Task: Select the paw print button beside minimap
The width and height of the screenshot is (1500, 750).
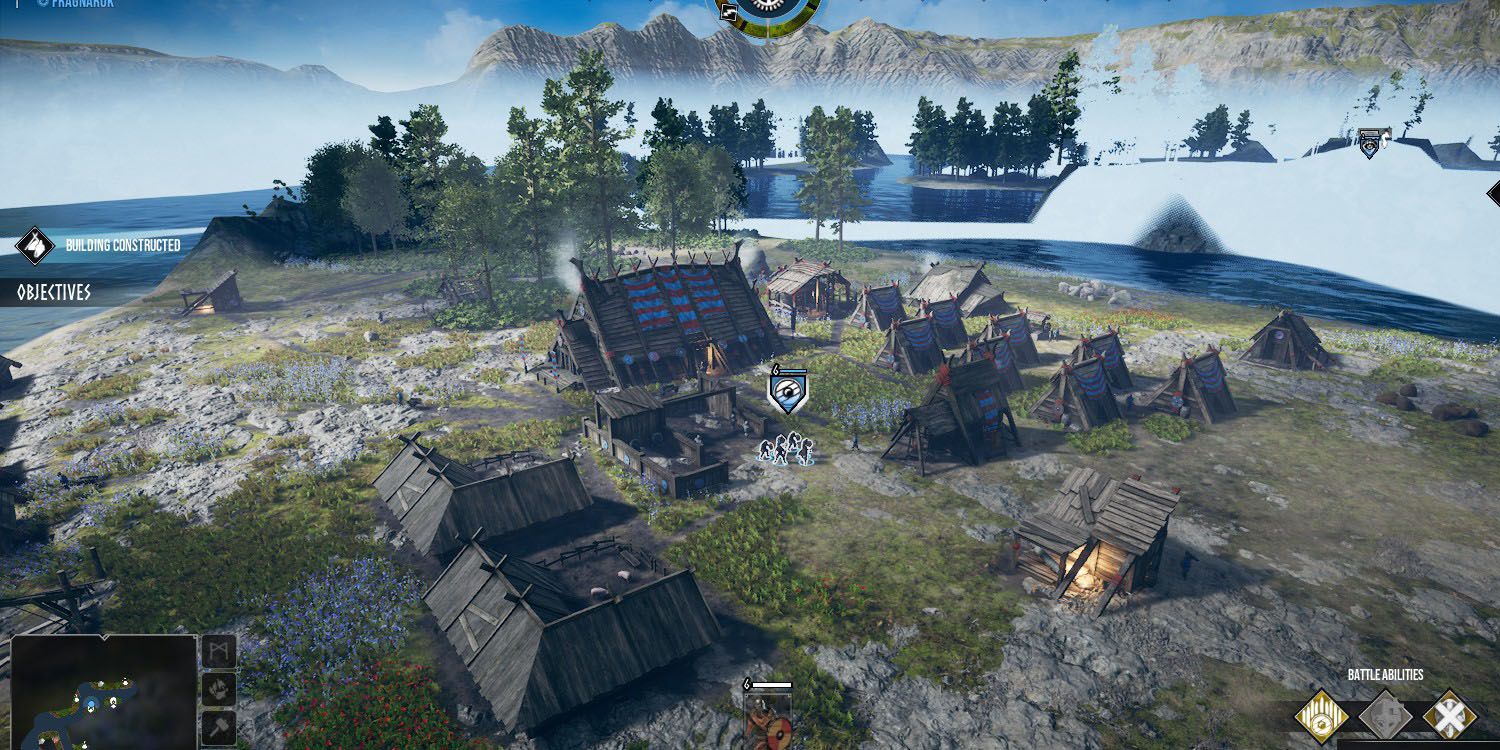Action: pos(220,688)
